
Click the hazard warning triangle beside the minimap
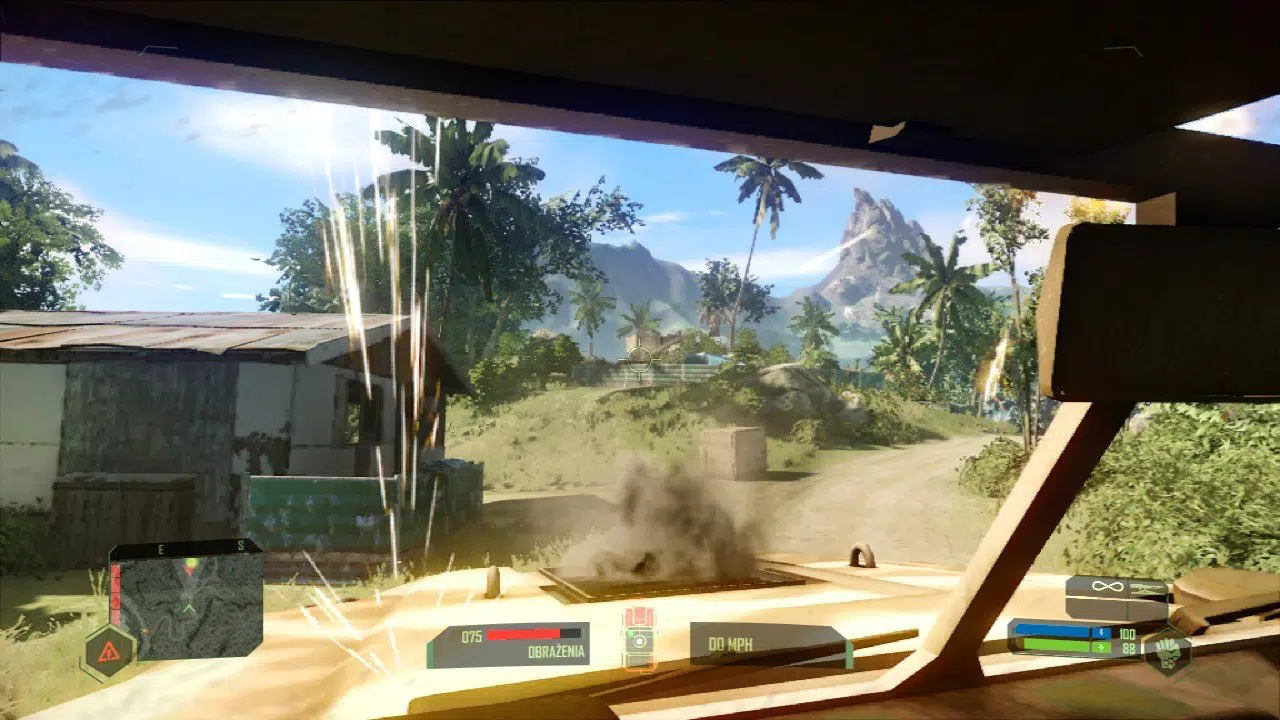pyautogui.click(x=108, y=650)
